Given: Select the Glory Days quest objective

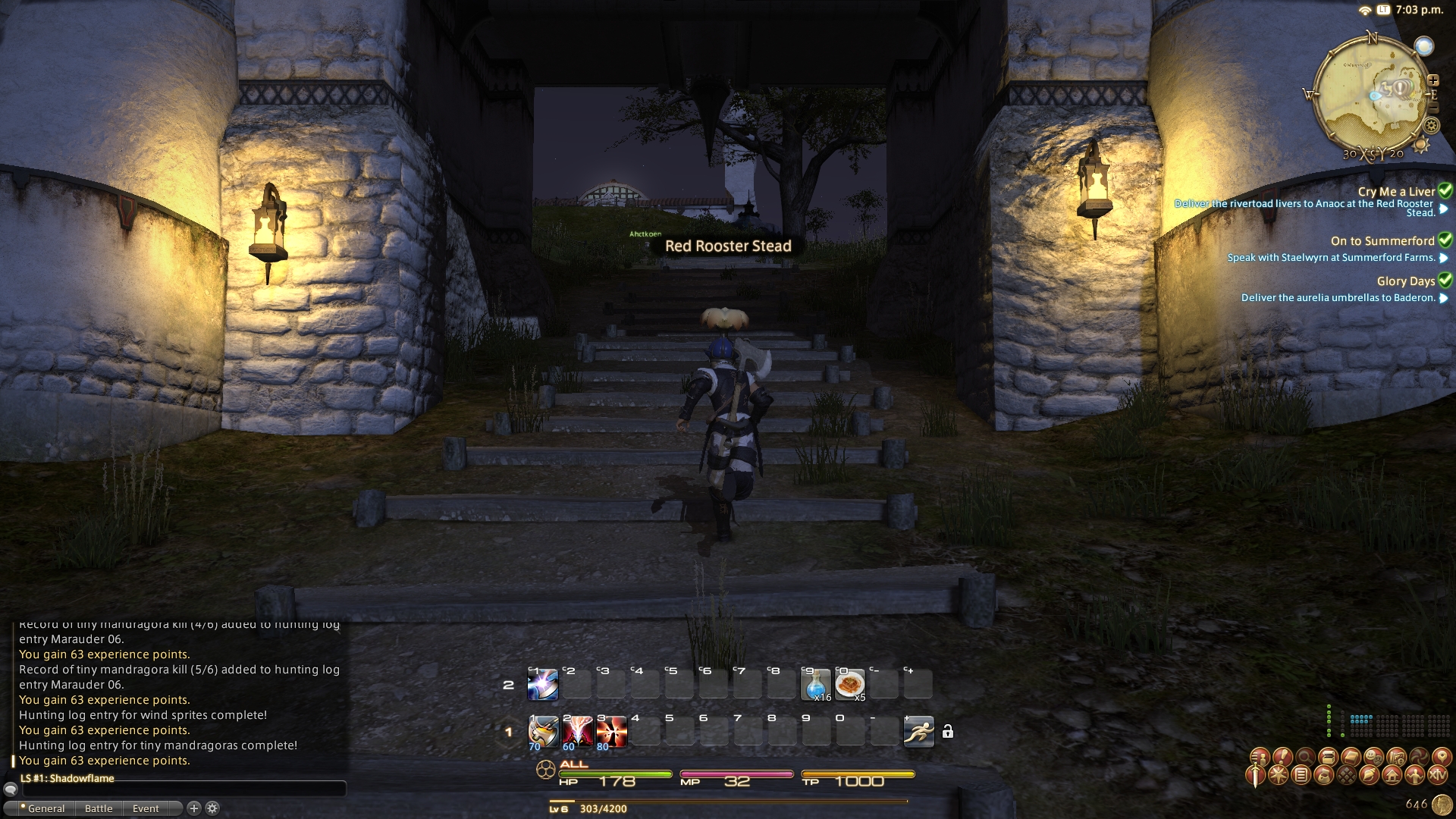Looking at the screenshot, I should [x=1338, y=298].
